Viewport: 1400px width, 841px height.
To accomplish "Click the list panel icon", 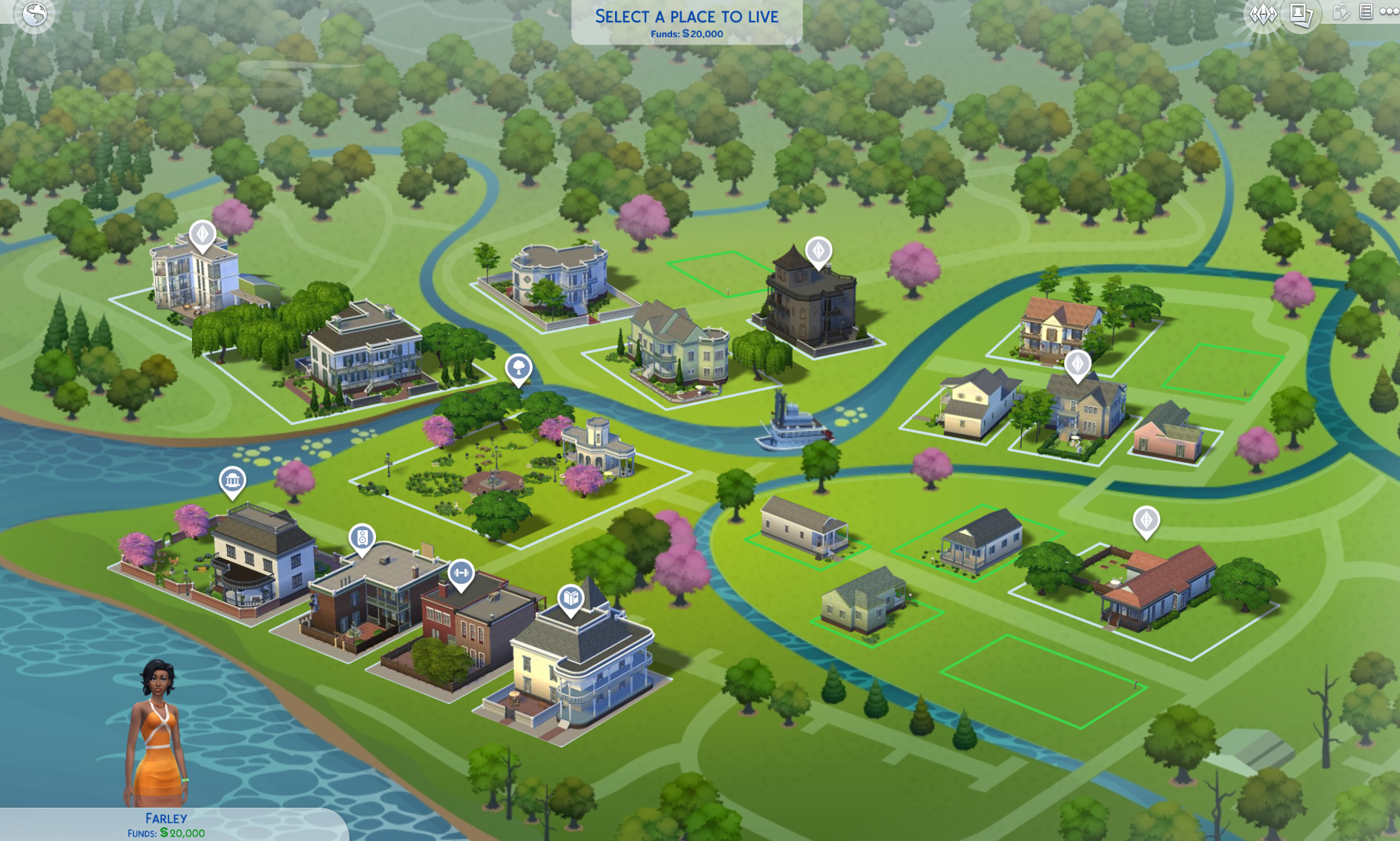I will coord(1366,11).
